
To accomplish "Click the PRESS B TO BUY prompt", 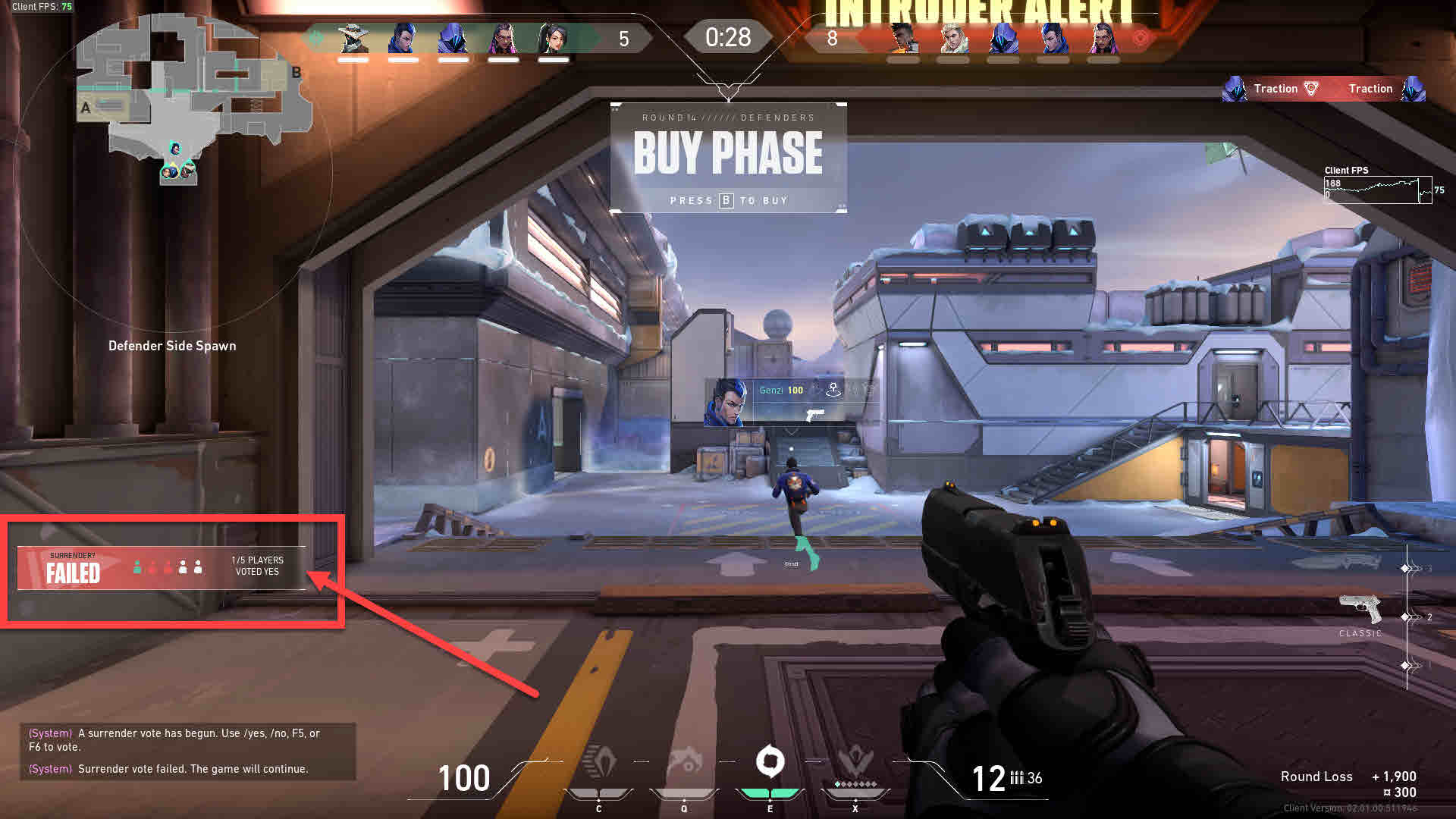I will click(728, 199).
